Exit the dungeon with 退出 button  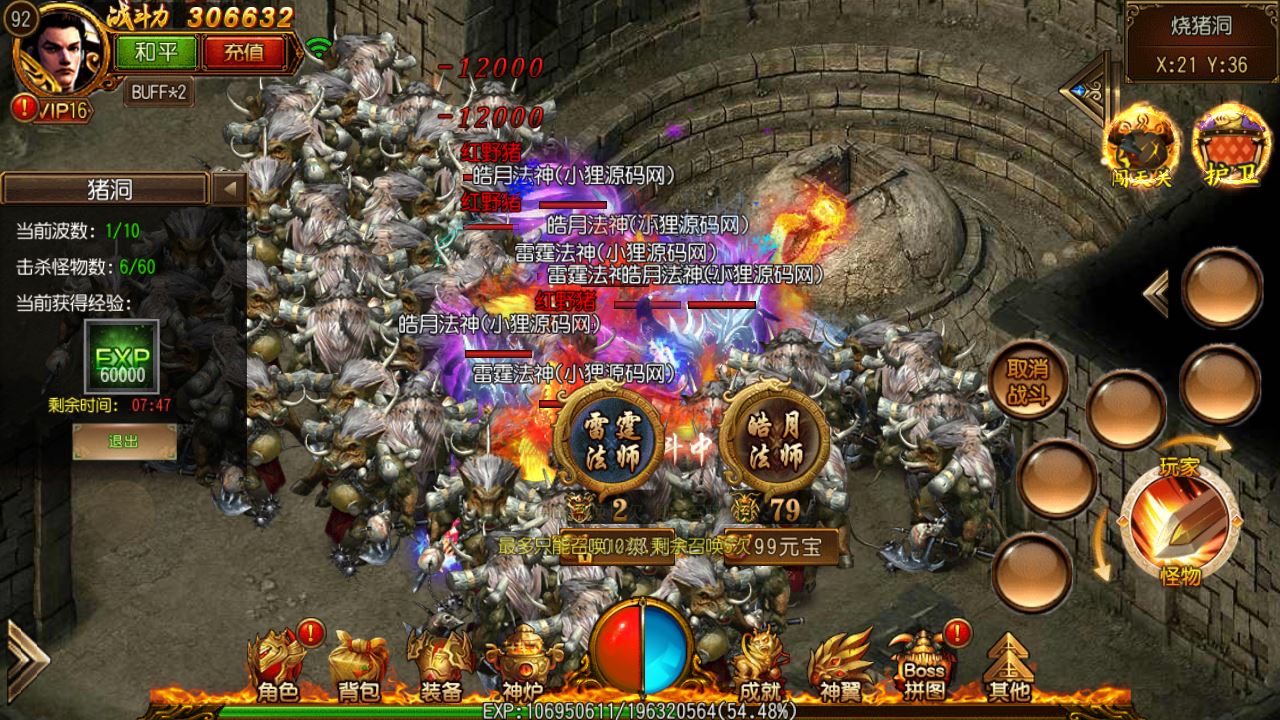pyautogui.click(x=124, y=441)
